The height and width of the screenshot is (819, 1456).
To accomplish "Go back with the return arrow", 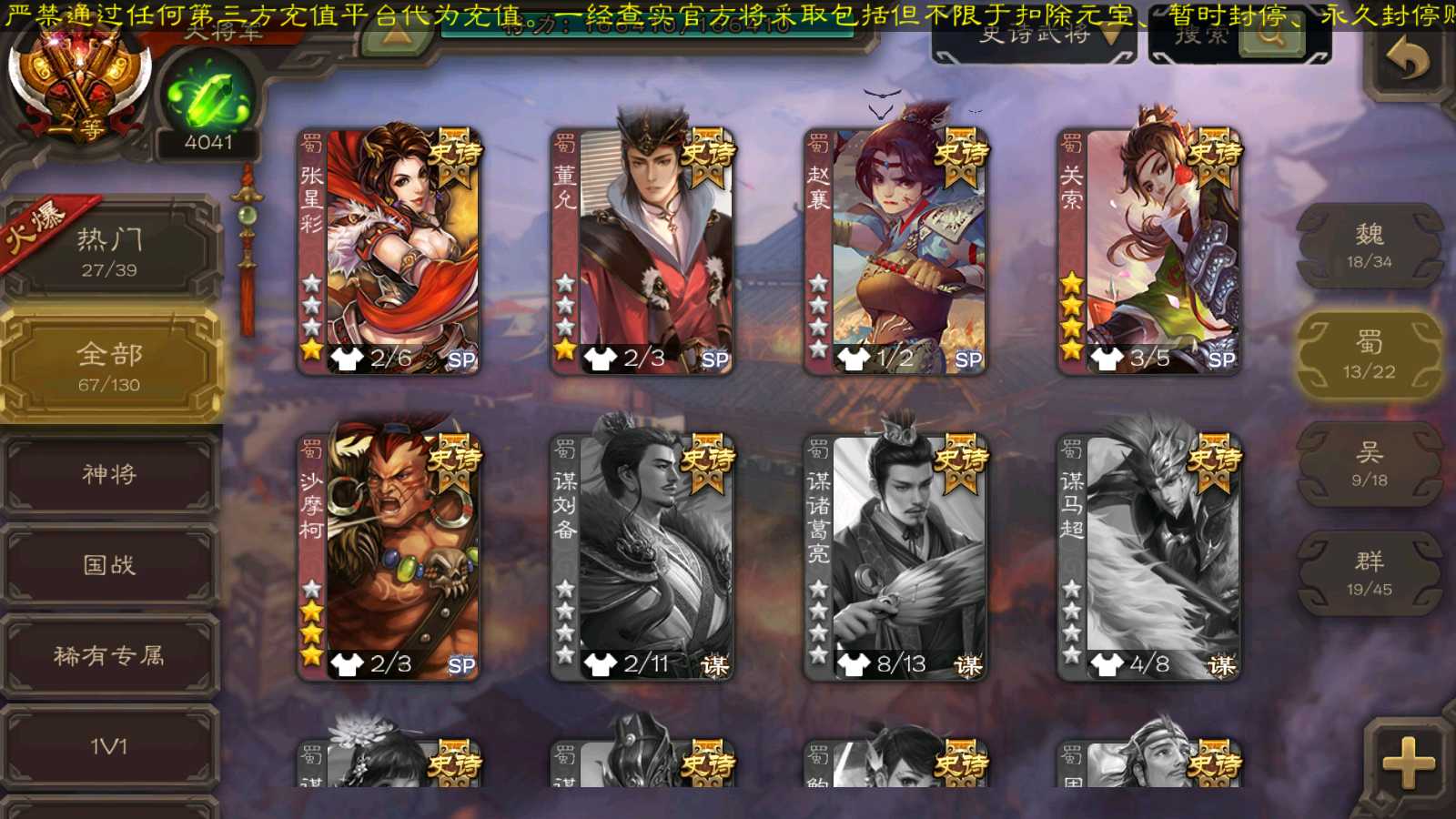I will tap(1407, 60).
